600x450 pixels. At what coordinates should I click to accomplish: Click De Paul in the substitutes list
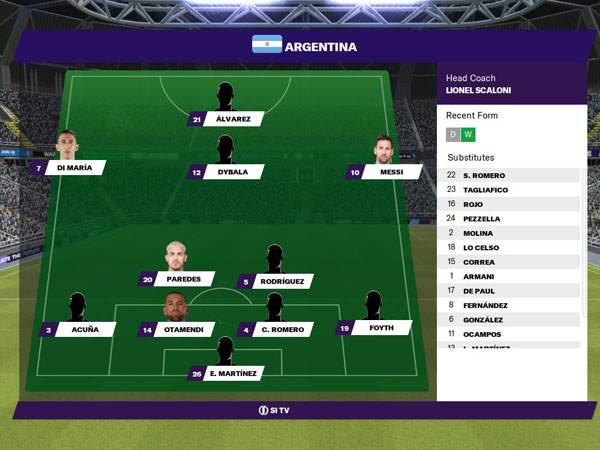pos(510,290)
